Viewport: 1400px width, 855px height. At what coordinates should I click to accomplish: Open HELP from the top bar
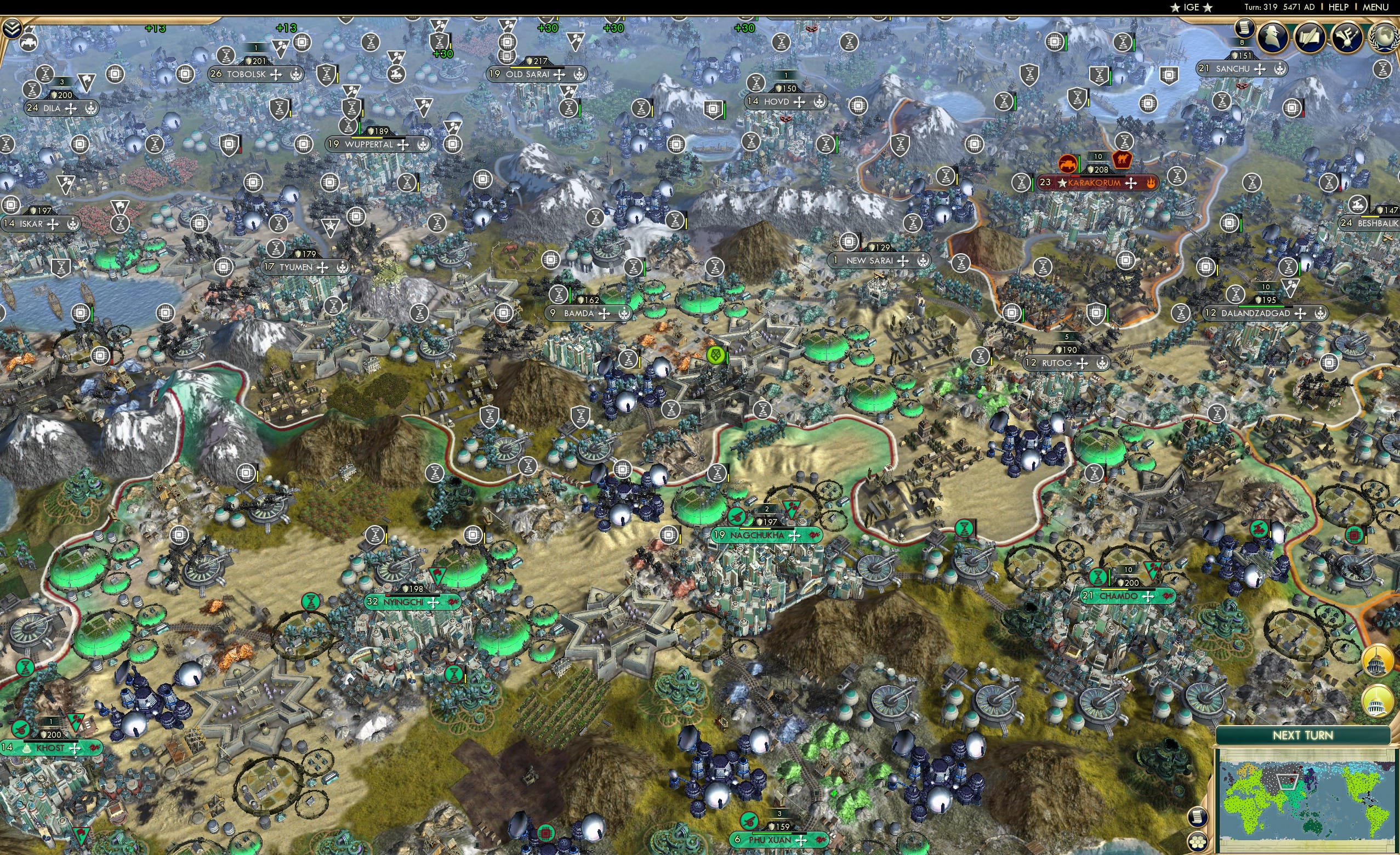click(1340, 7)
